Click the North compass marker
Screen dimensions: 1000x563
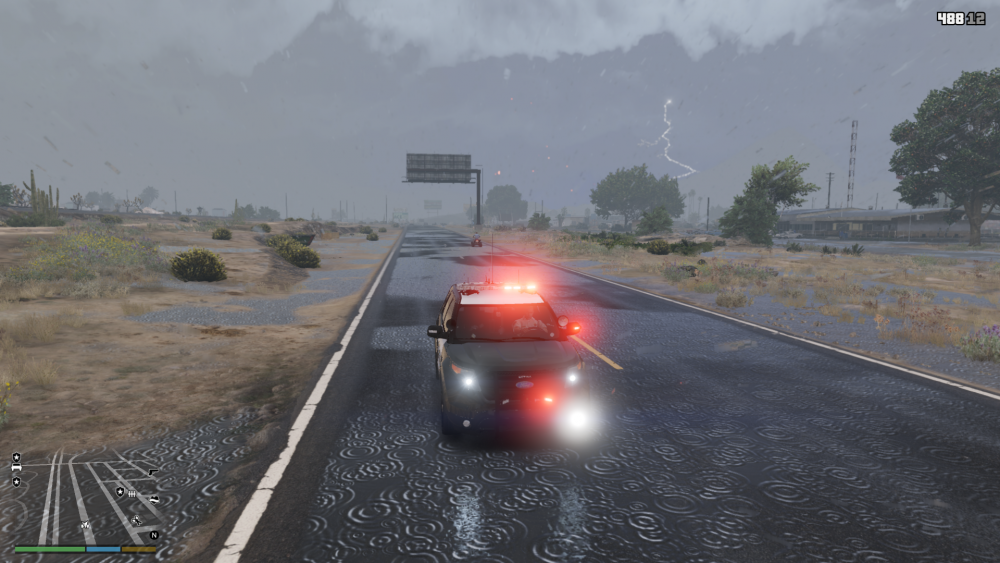pos(154,535)
